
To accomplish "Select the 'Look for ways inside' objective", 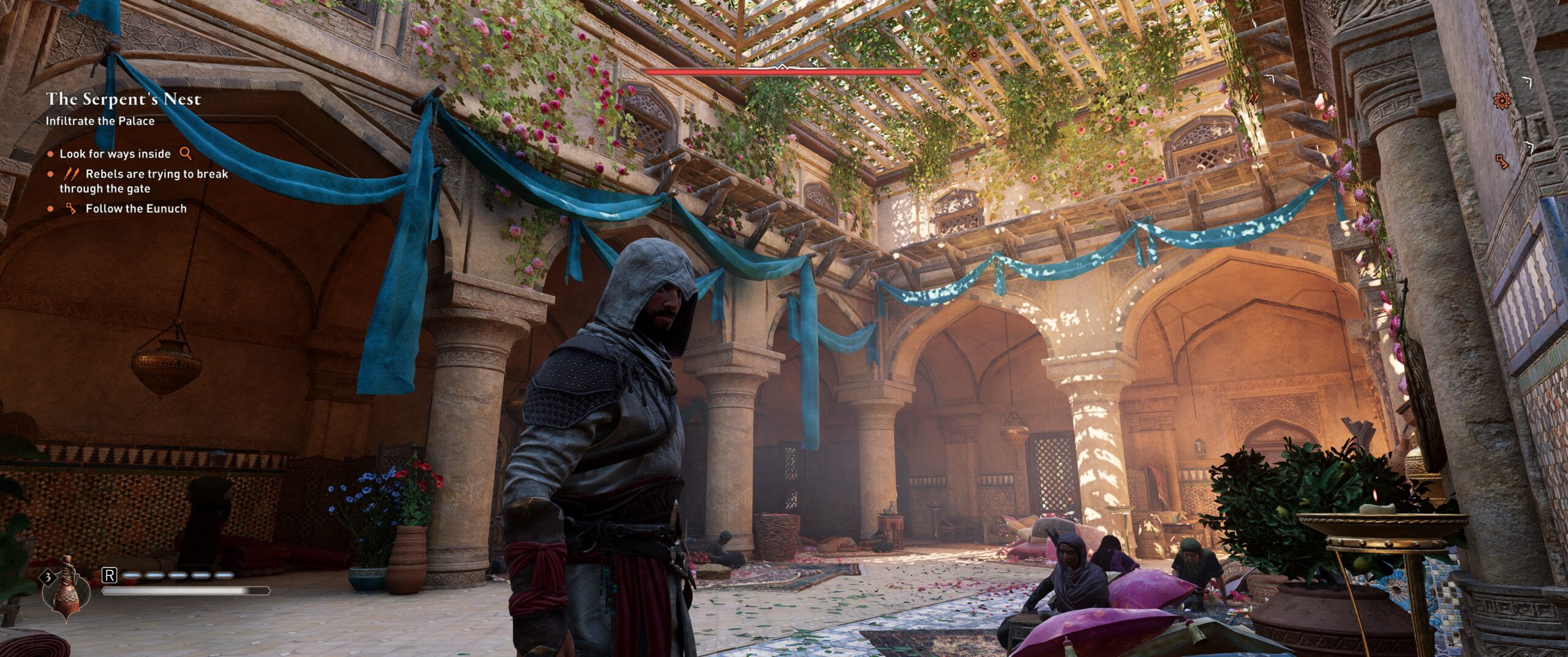I will 115,154.
